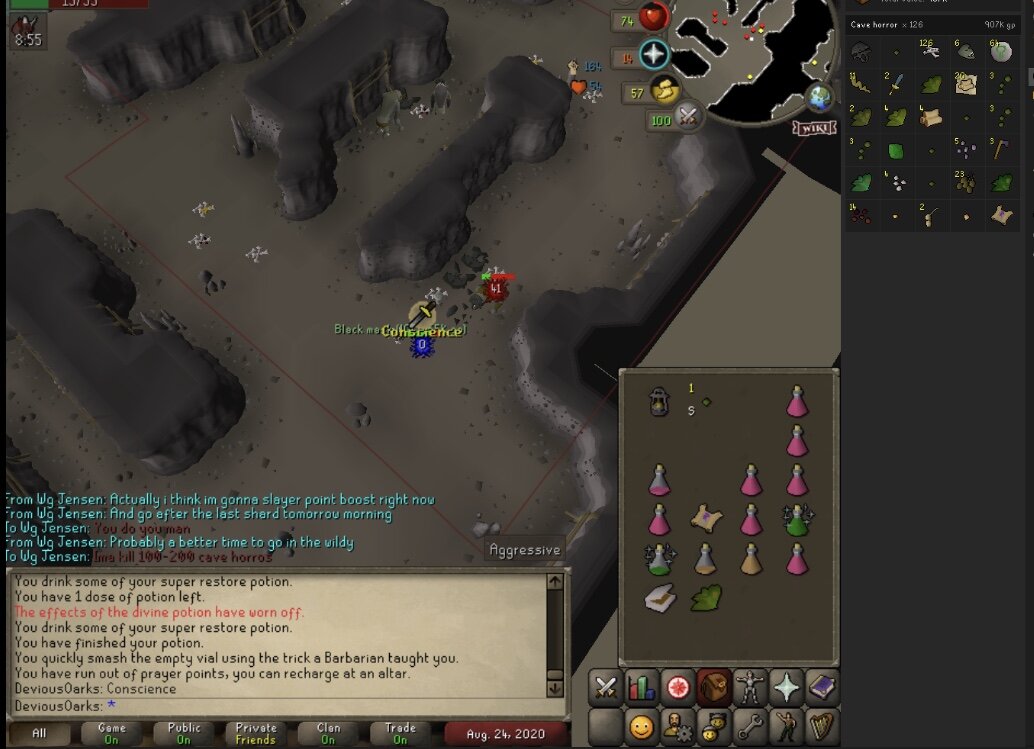This screenshot has height=749, width=1034.
Task: Click the clue scroll in the inventory
Action: coord(706,518)
